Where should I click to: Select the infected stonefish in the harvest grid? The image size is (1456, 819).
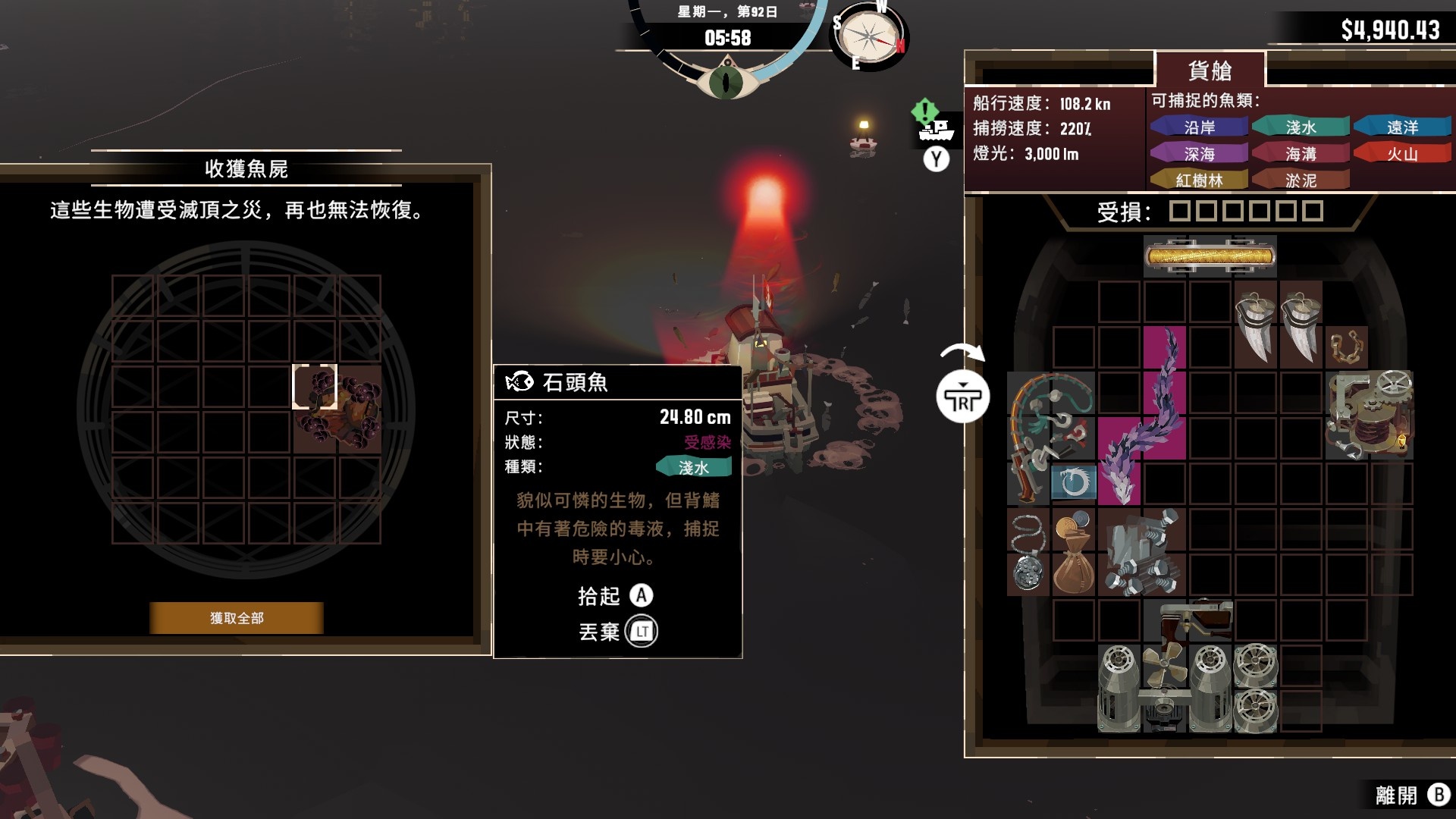coord(337,409)
